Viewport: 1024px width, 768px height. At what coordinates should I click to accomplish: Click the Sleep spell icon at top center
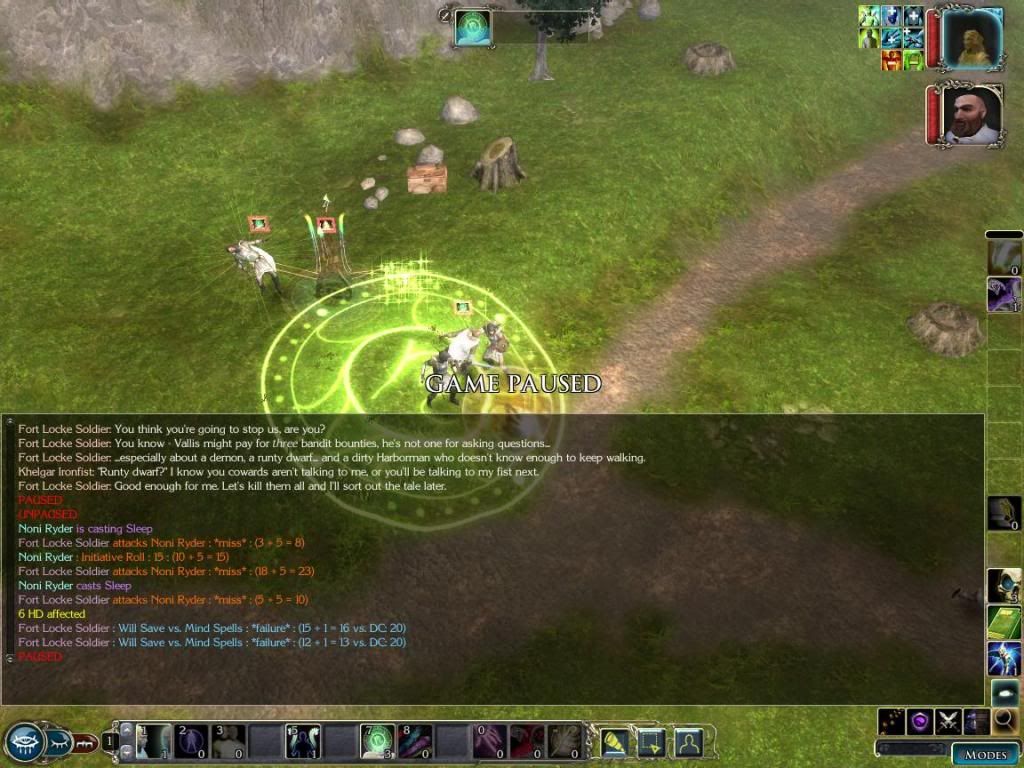(x=472, y=27)
